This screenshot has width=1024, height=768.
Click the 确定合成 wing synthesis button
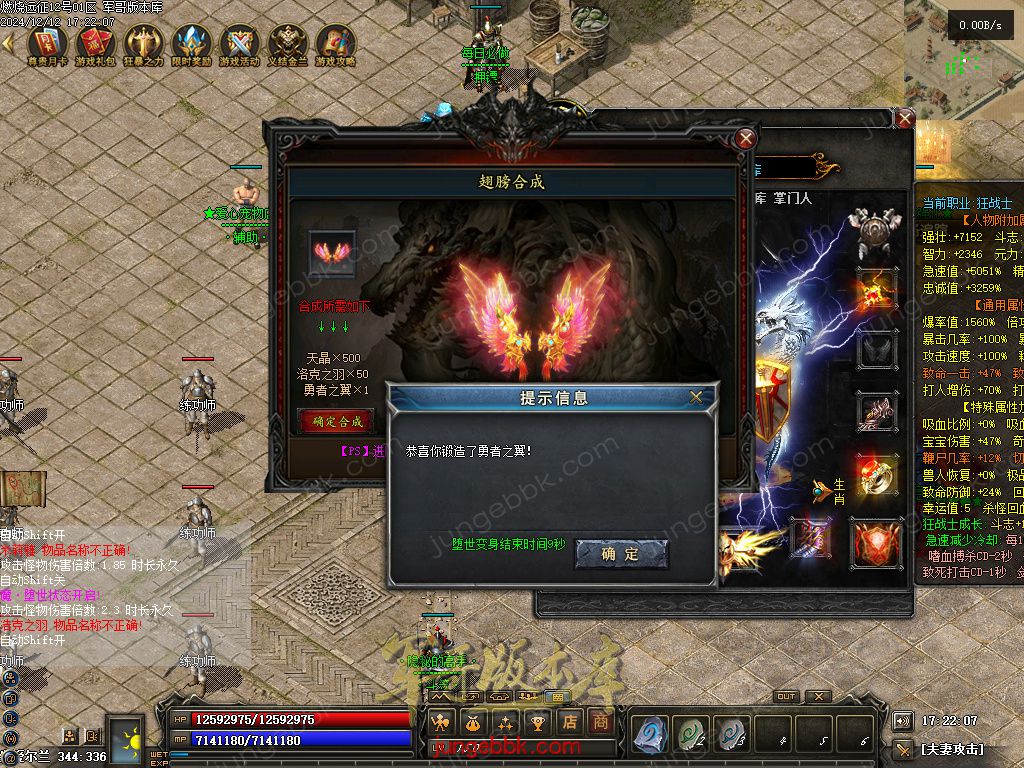click(x=337, y=421)
